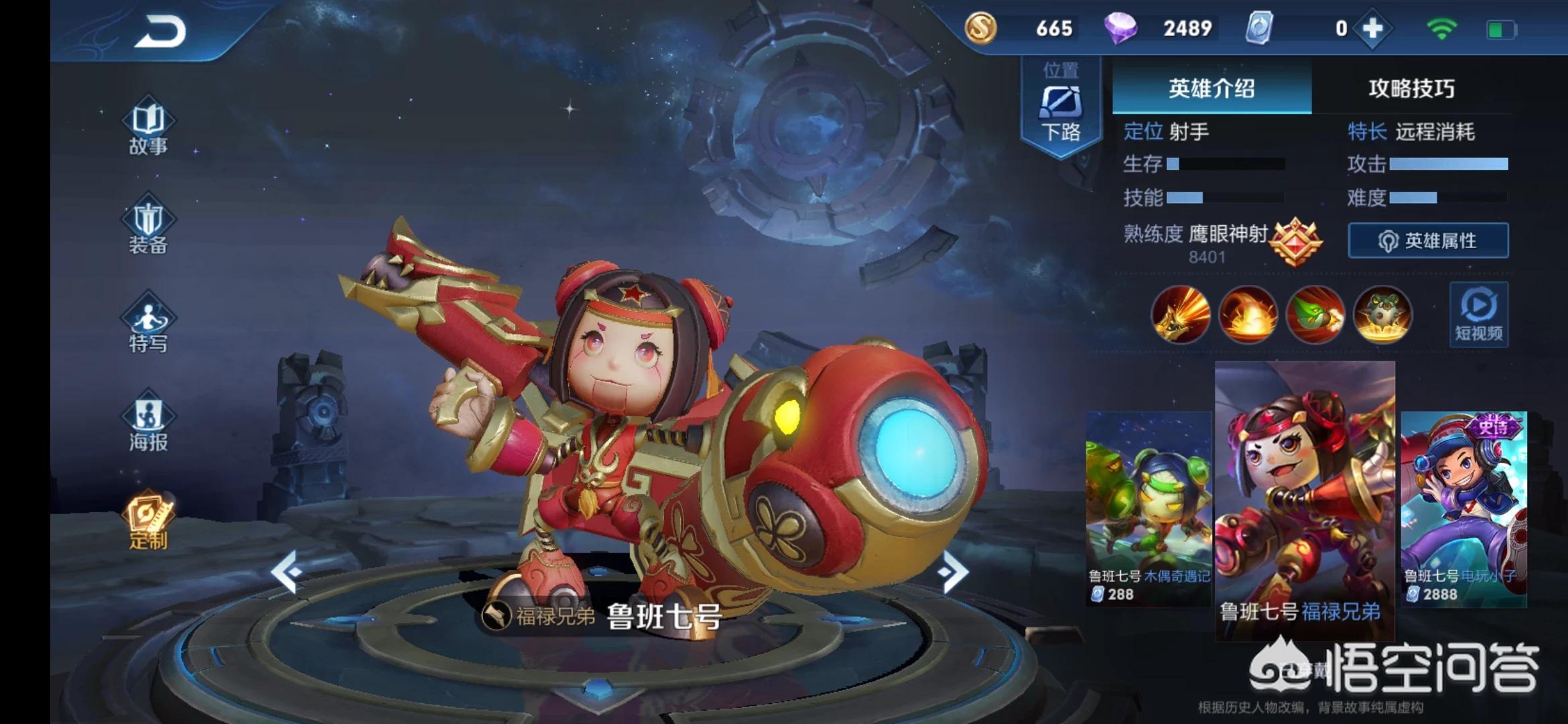Switch to the previous hero with left arrow

click(287, 572)
